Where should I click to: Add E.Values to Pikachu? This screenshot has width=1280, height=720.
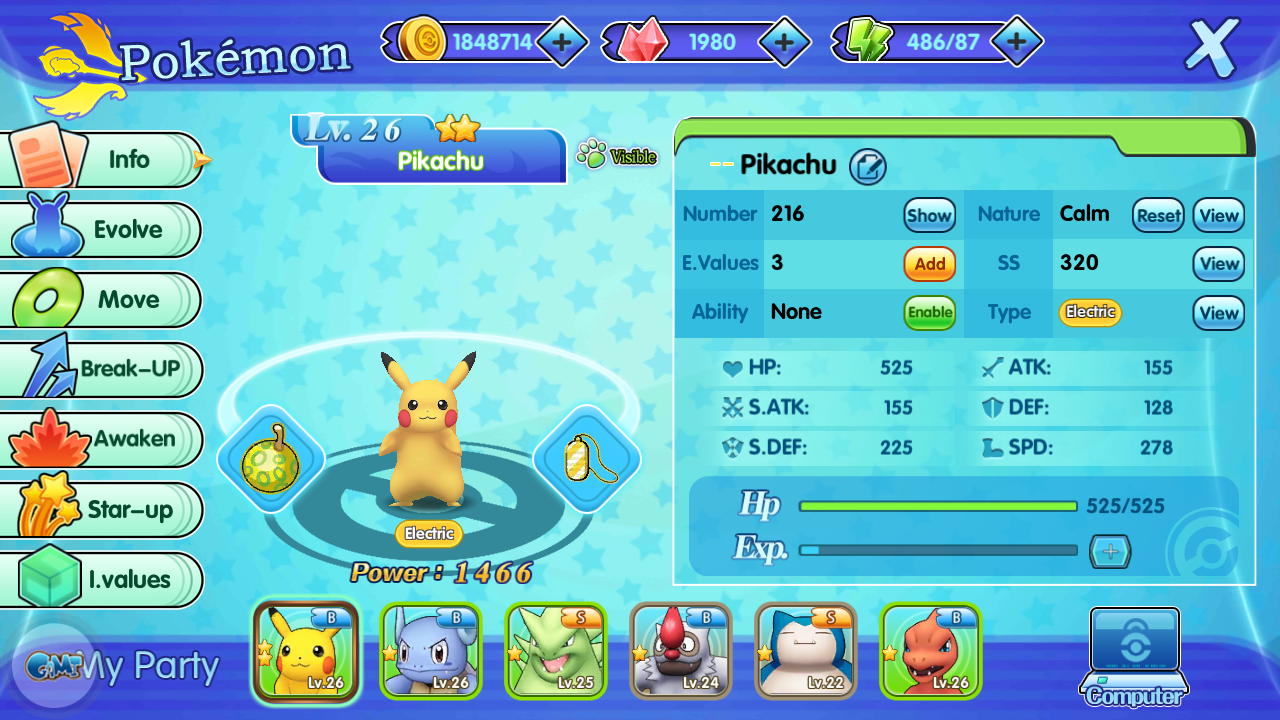[930, 264]
